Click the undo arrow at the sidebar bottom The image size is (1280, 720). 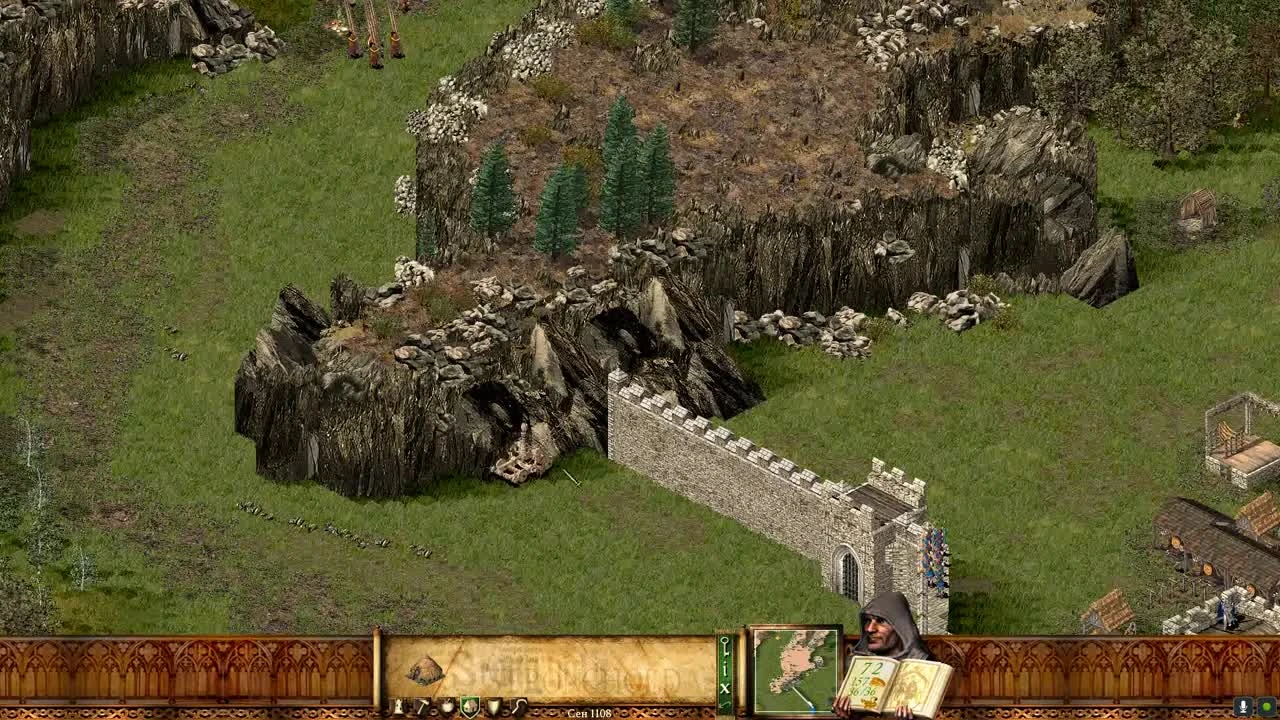723,703
